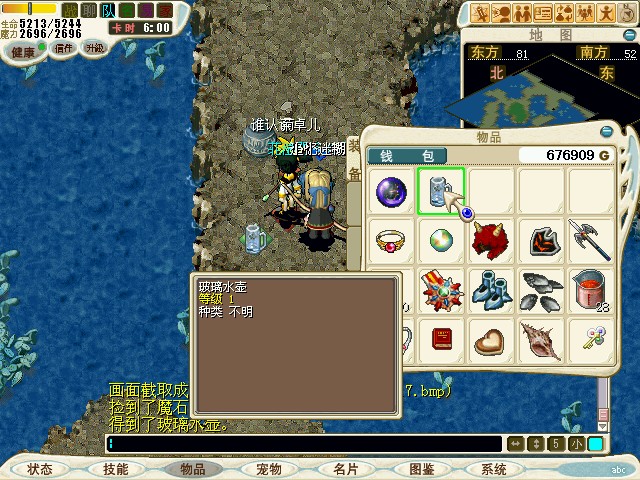This screenshot has height=480, width=640.
Task: Pick the red horned helmet item
Action: pyautogui.click(x=490, y=241)
